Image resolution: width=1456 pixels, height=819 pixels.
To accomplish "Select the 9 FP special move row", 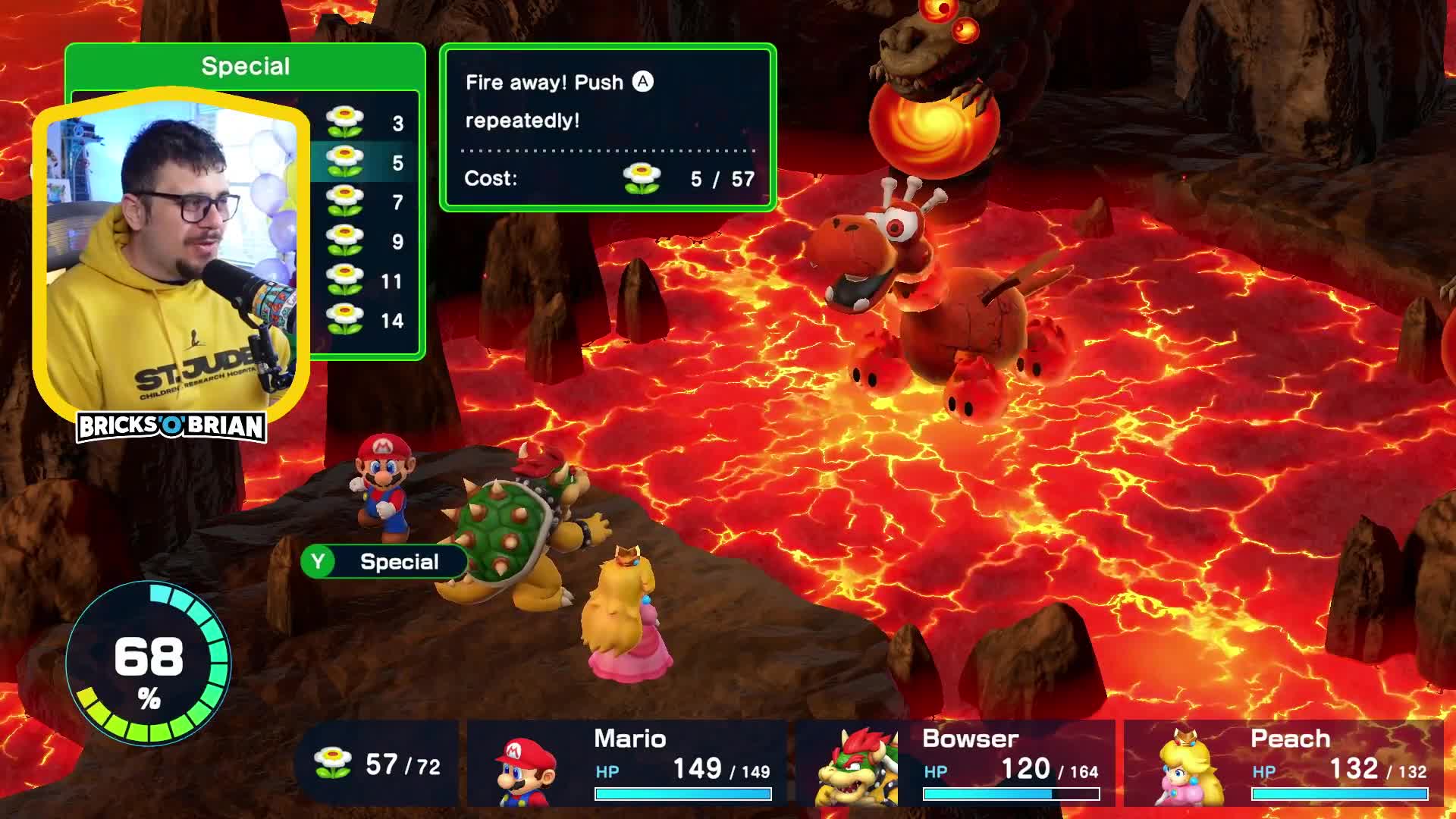I will [x=364, y=241].
